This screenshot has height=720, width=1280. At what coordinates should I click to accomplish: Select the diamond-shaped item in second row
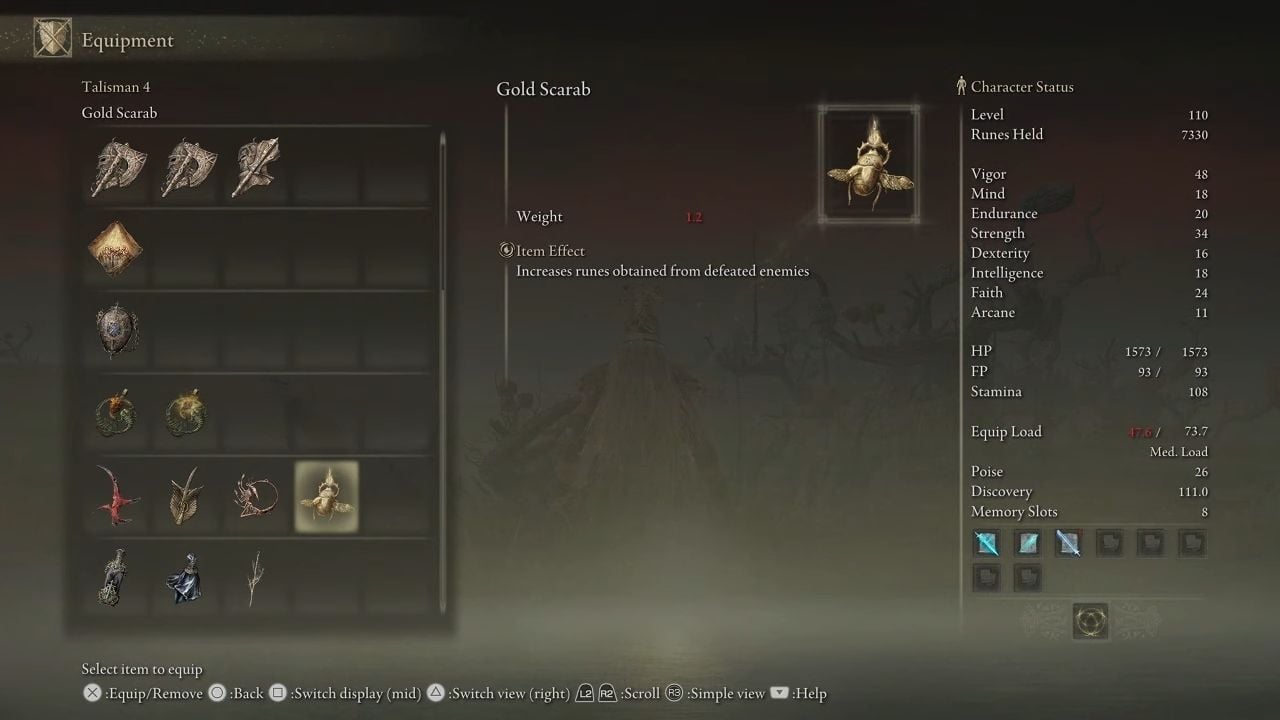click(x=116, y=249)
